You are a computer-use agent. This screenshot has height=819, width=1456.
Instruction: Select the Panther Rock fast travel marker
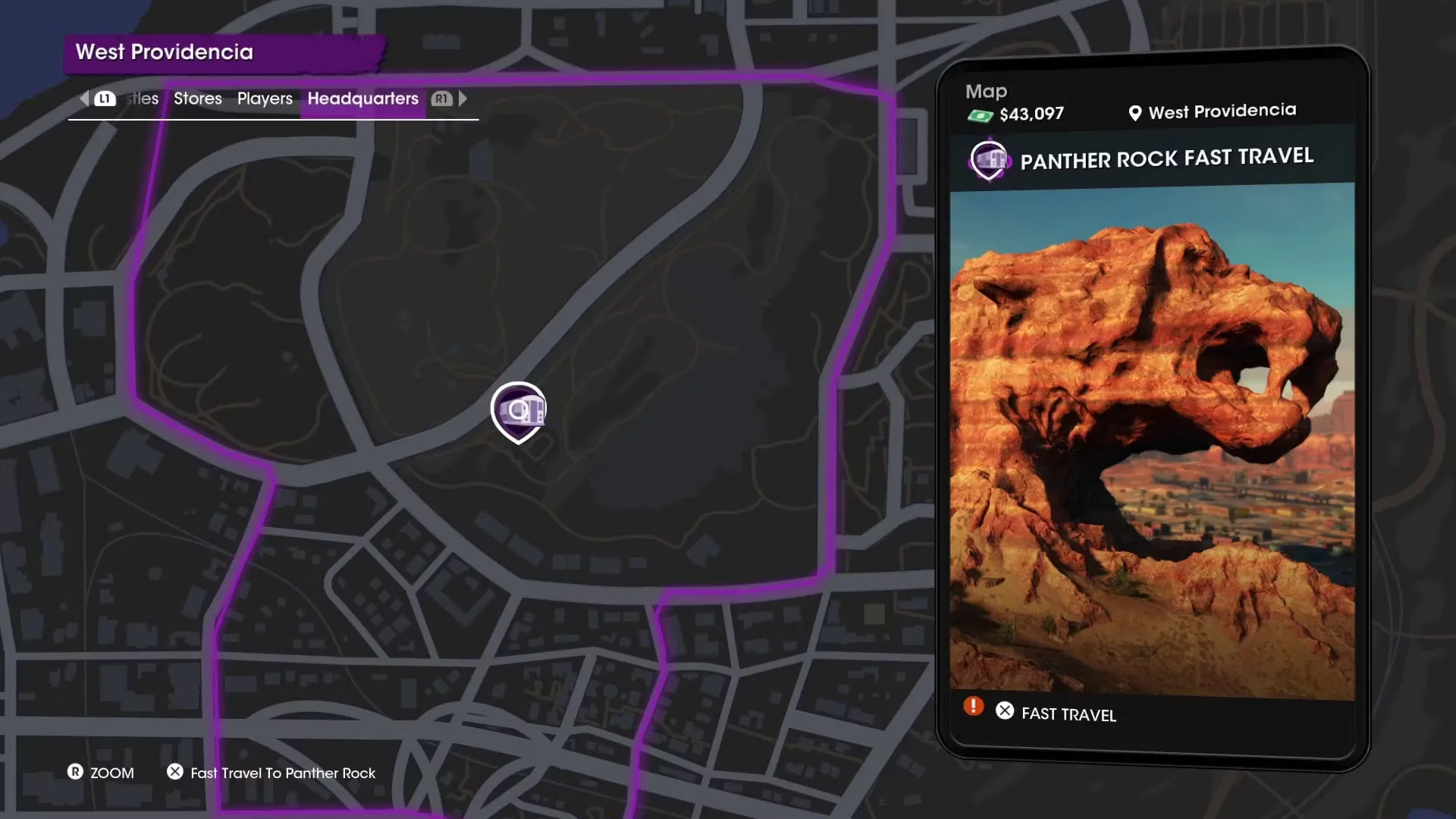[x=519, y=411]
